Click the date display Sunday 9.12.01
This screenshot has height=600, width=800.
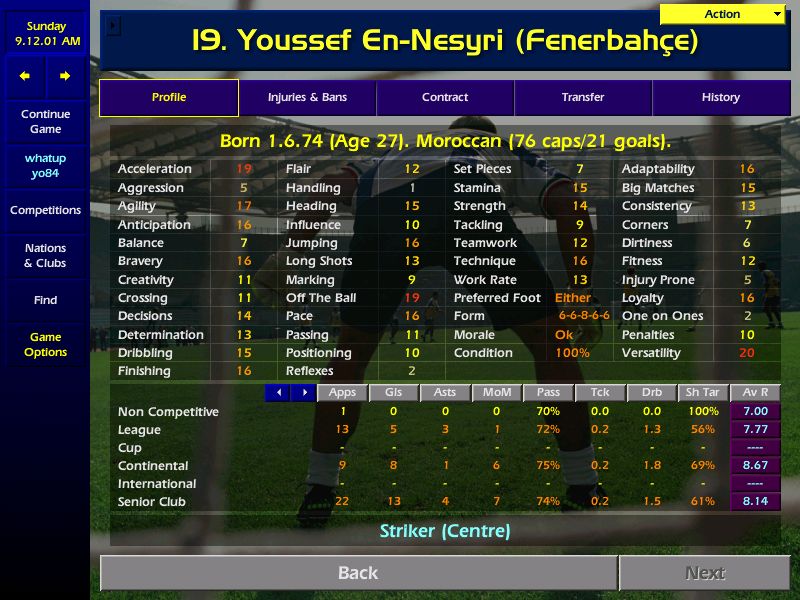[x=45, y=33]
